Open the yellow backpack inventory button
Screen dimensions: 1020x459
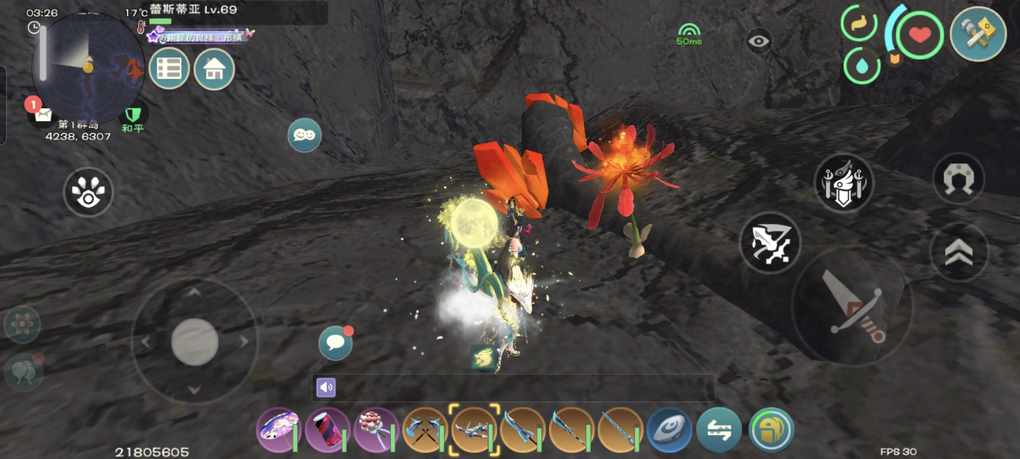(770, 429)
